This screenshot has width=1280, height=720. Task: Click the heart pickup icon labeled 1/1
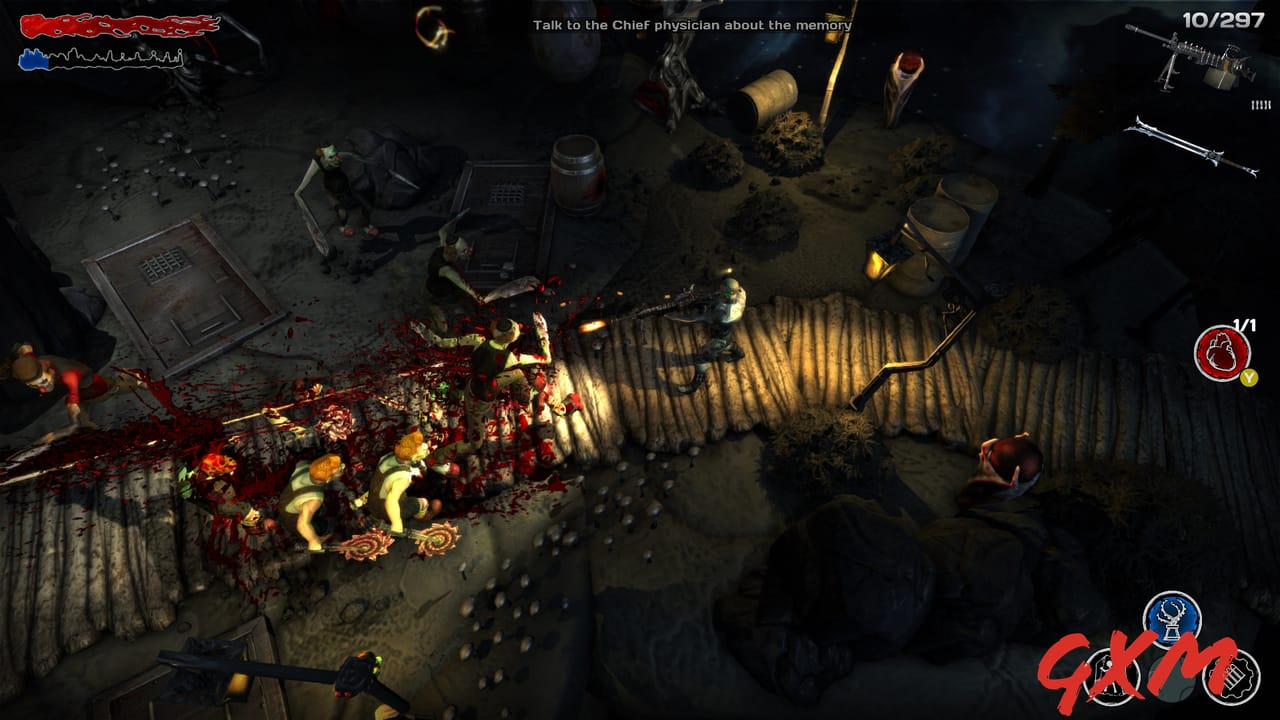(1220, 353)
